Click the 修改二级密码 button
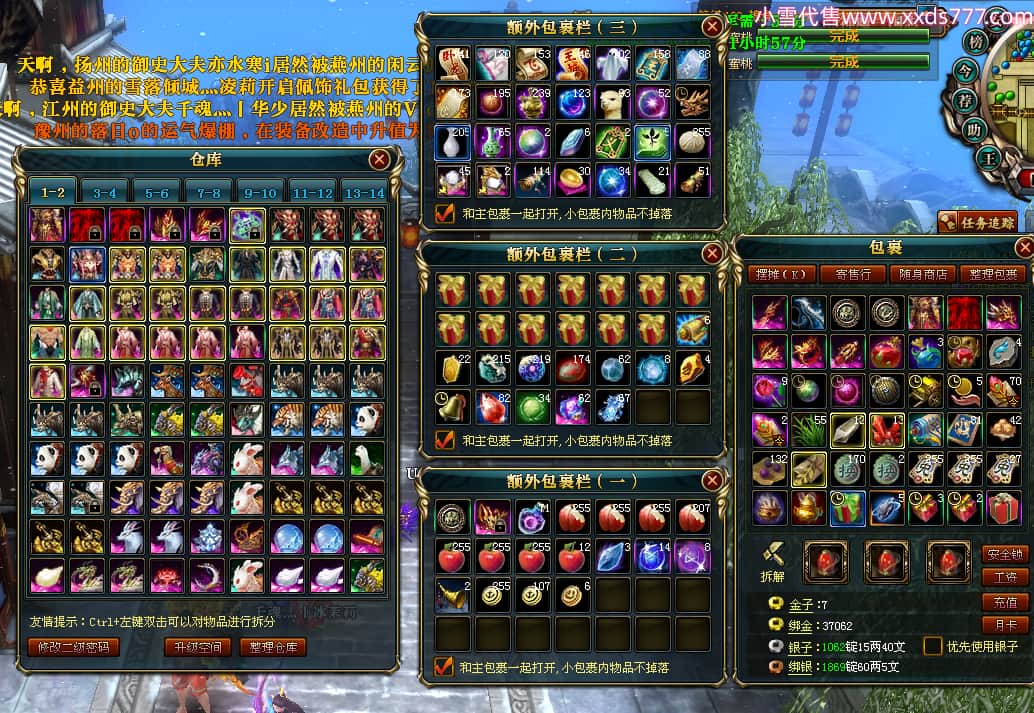Screen dimensions: 1034x713 click(73, 647)
